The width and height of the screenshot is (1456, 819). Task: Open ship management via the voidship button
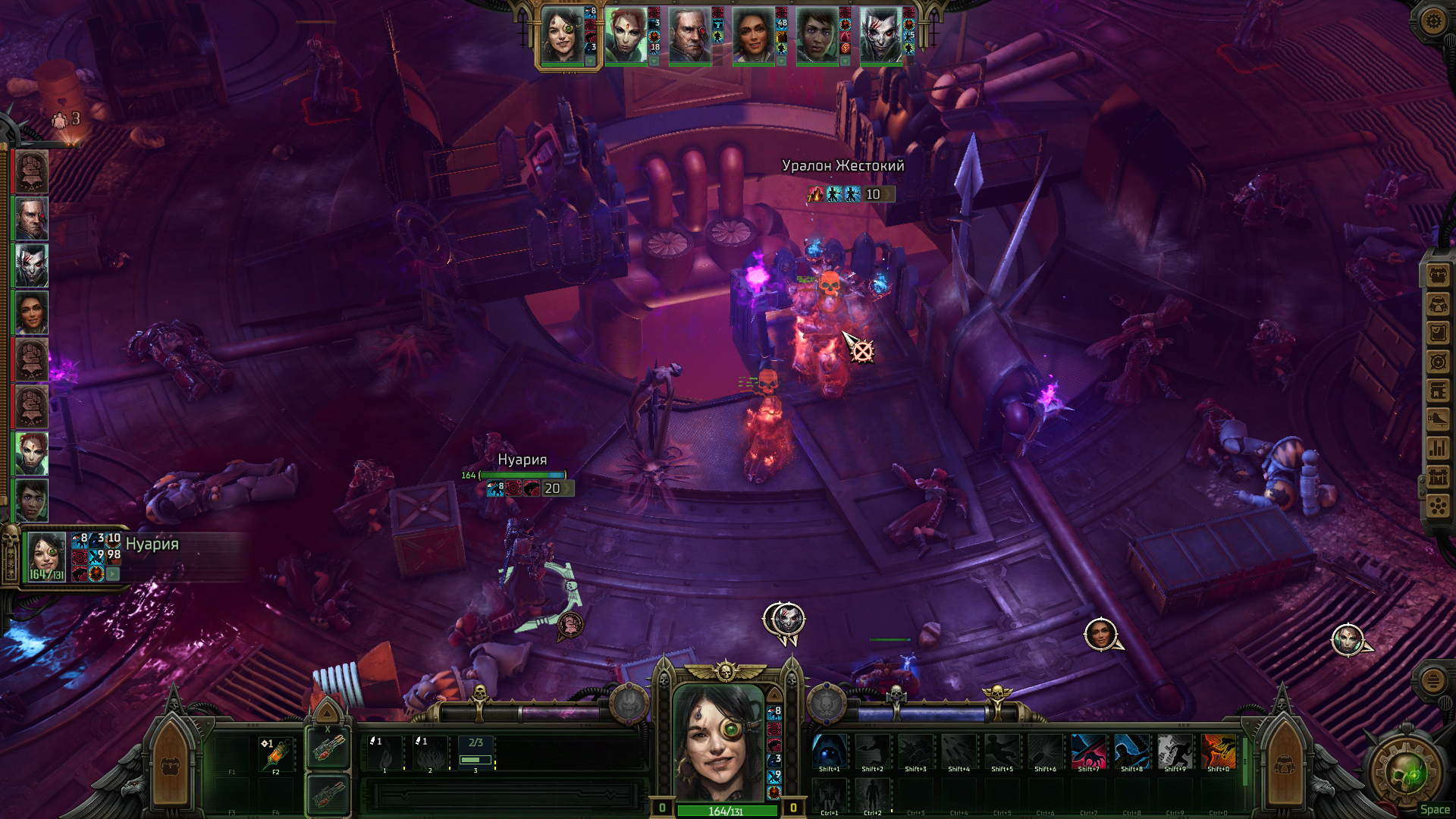tap(1438, 419)
